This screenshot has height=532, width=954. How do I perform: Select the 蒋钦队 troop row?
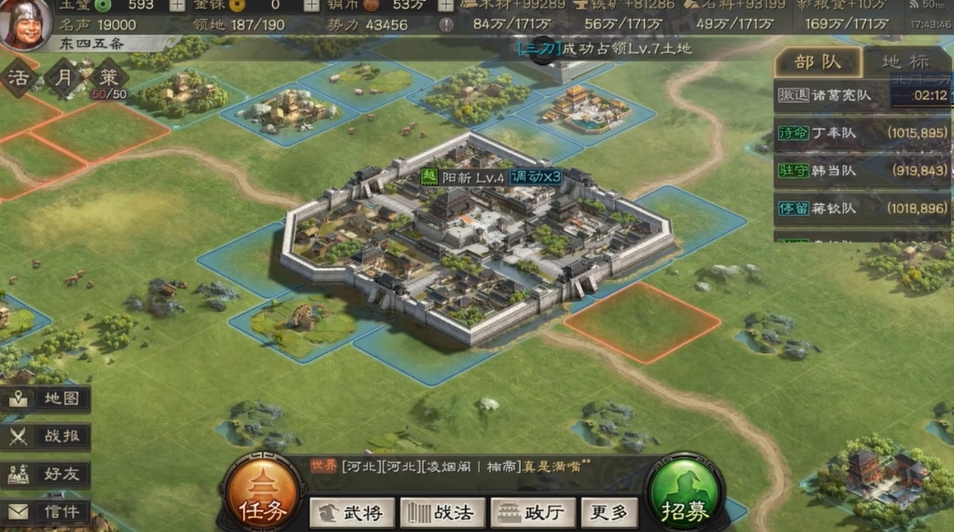(x=862, y=208)
